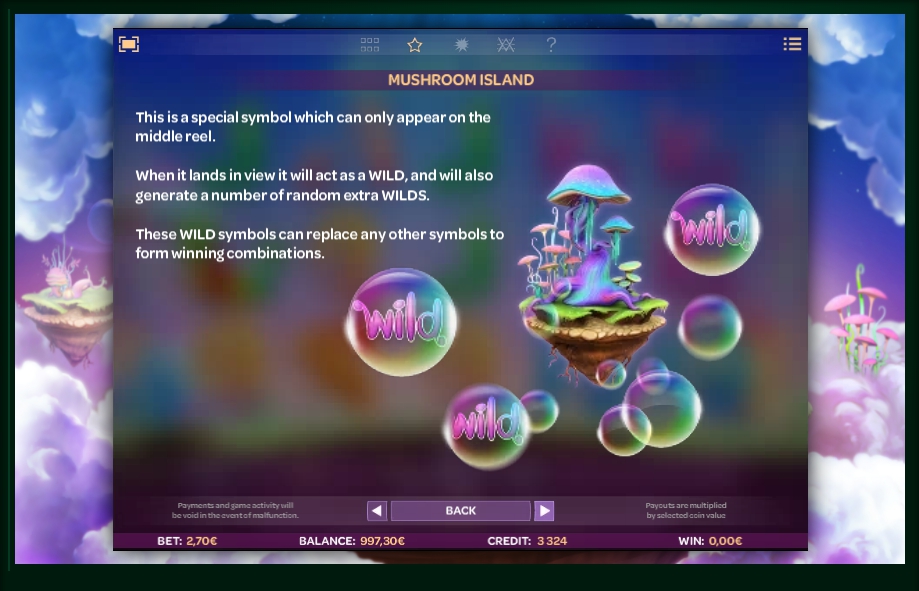
Task: Open the question mark help tab
Action: (551, 45)
